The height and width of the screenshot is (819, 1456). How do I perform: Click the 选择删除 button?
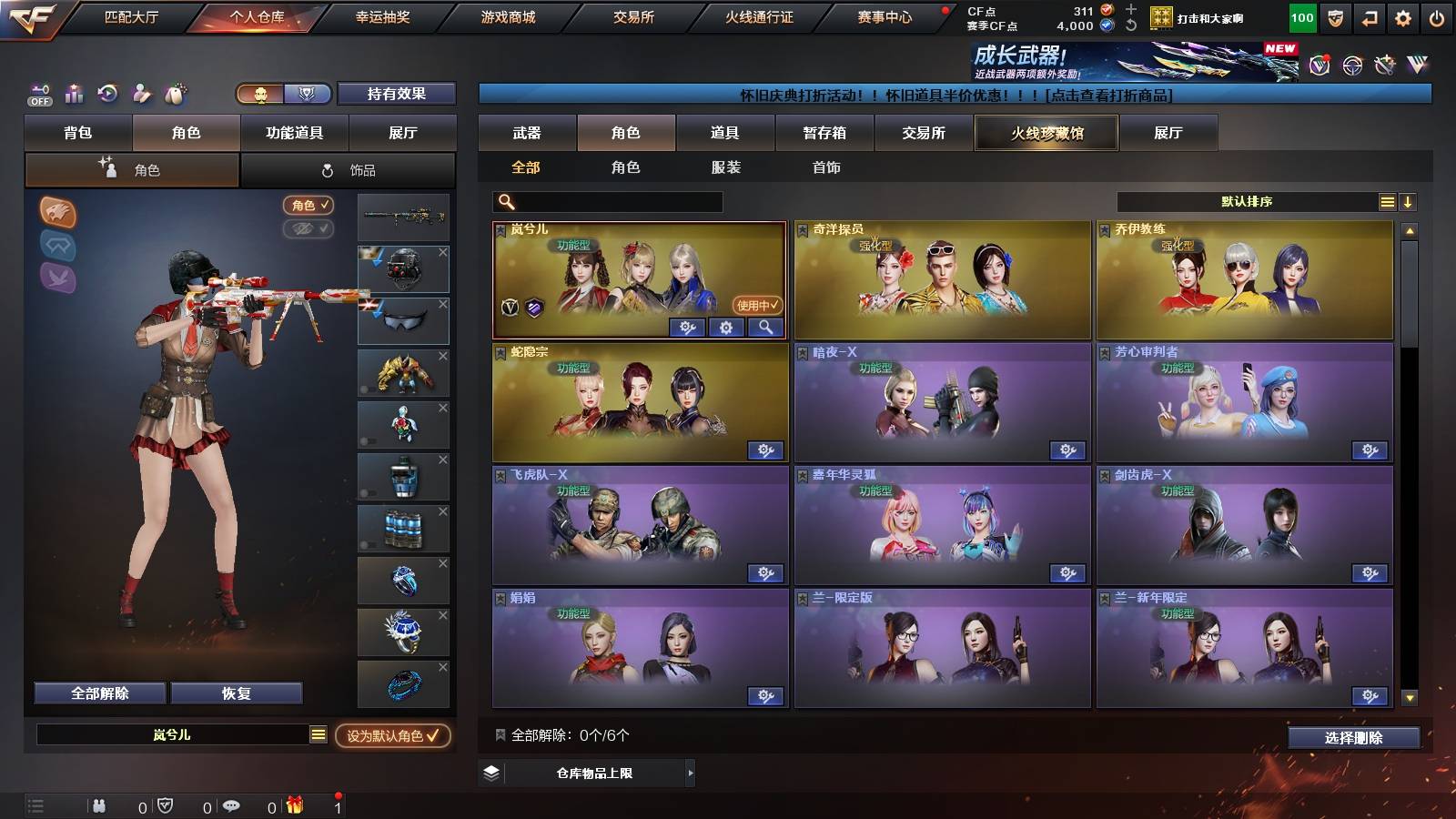click(1352, 738)
